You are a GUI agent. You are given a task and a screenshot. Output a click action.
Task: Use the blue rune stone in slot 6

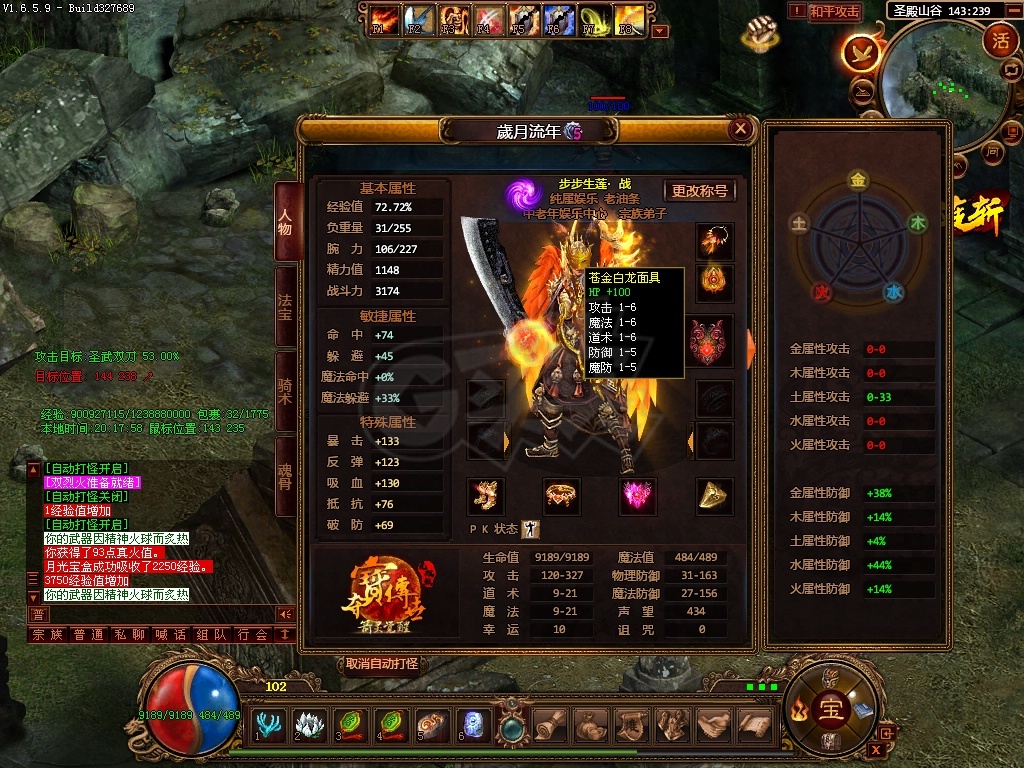(x=473, y=723)
